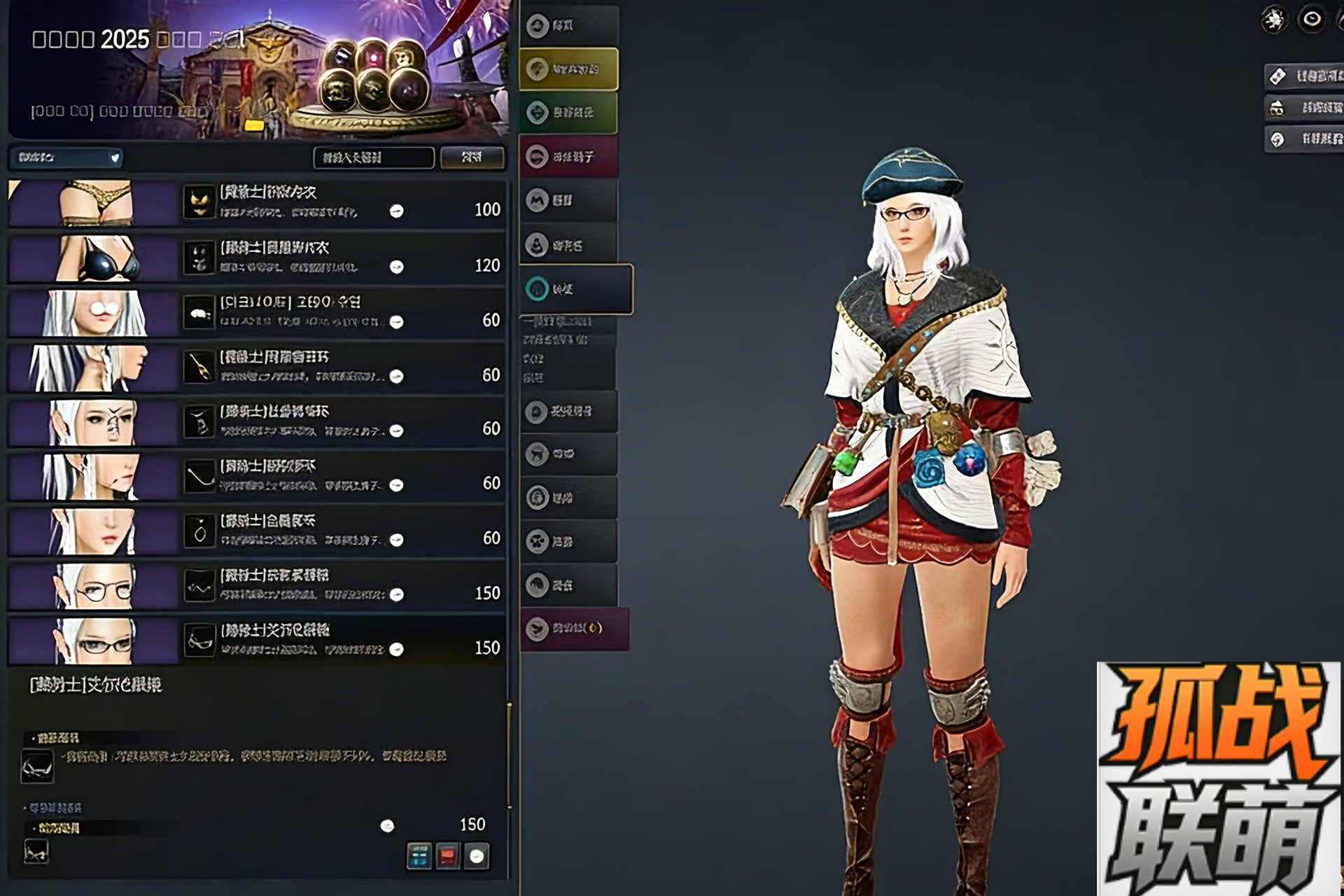Screen dimensions: 1344x896
Task: Open the bottom magenta tab with bird icon
Action: [x=574, y=629]
